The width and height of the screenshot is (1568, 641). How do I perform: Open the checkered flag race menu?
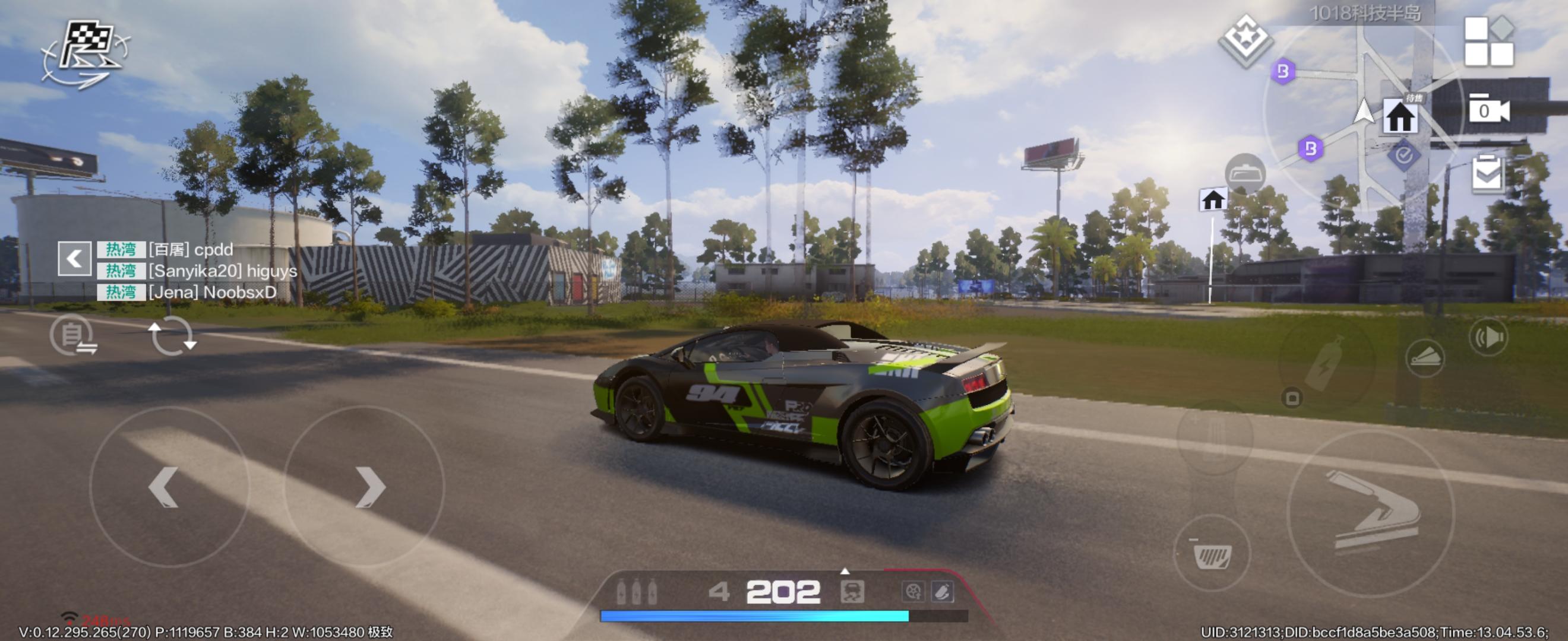click(86, 53)
